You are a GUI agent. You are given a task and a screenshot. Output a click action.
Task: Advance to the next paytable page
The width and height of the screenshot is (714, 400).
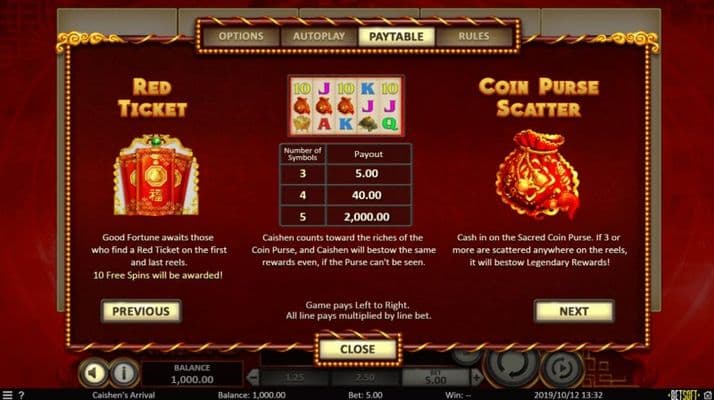(x=573, y=311)
